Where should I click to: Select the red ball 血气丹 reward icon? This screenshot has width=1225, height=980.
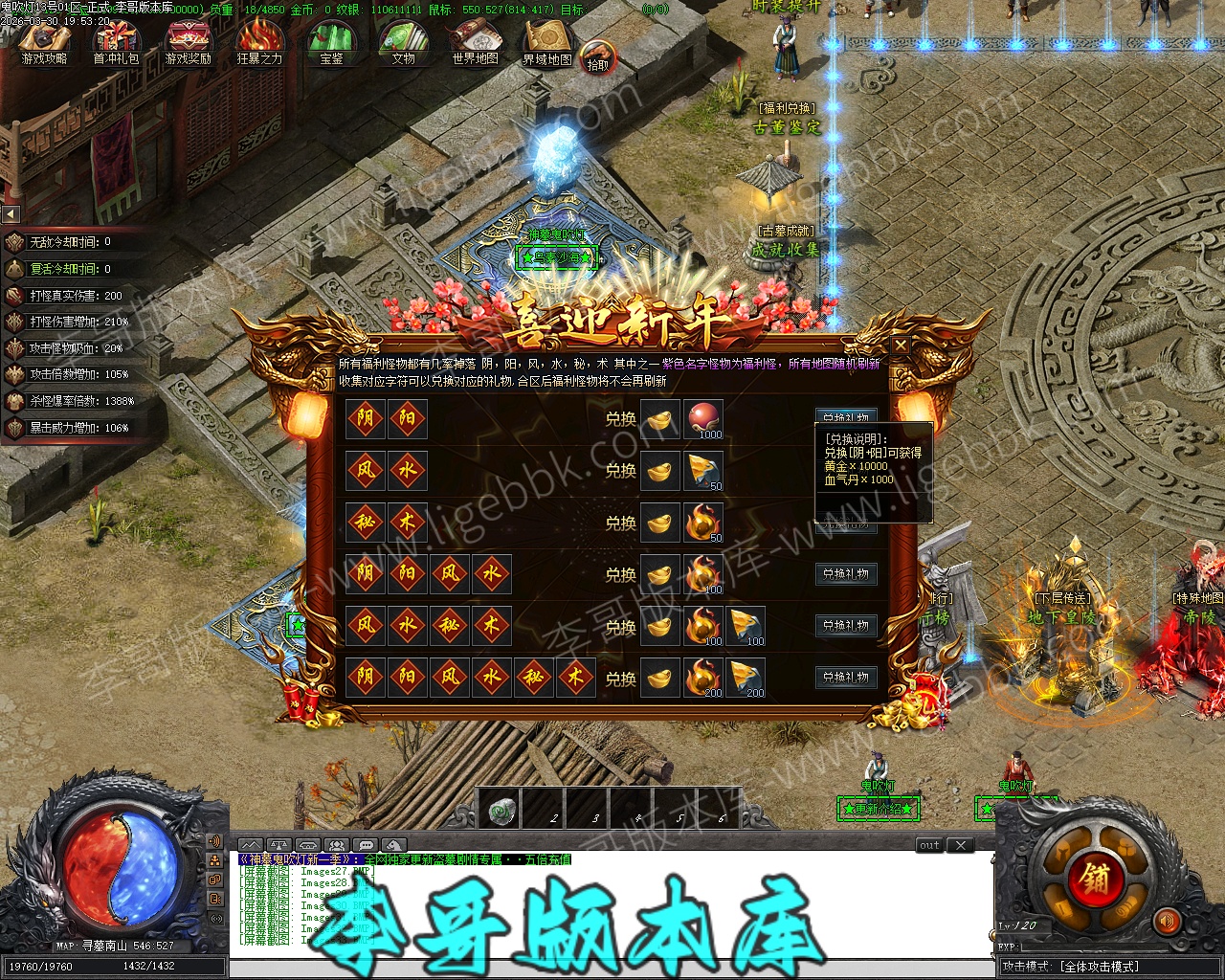click(703, 419)
